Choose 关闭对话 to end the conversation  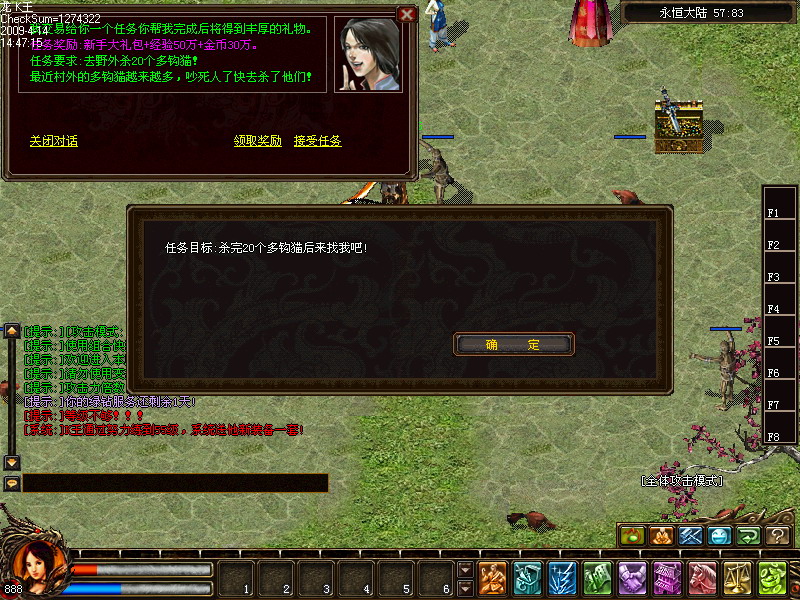click(x=53, y=141)
